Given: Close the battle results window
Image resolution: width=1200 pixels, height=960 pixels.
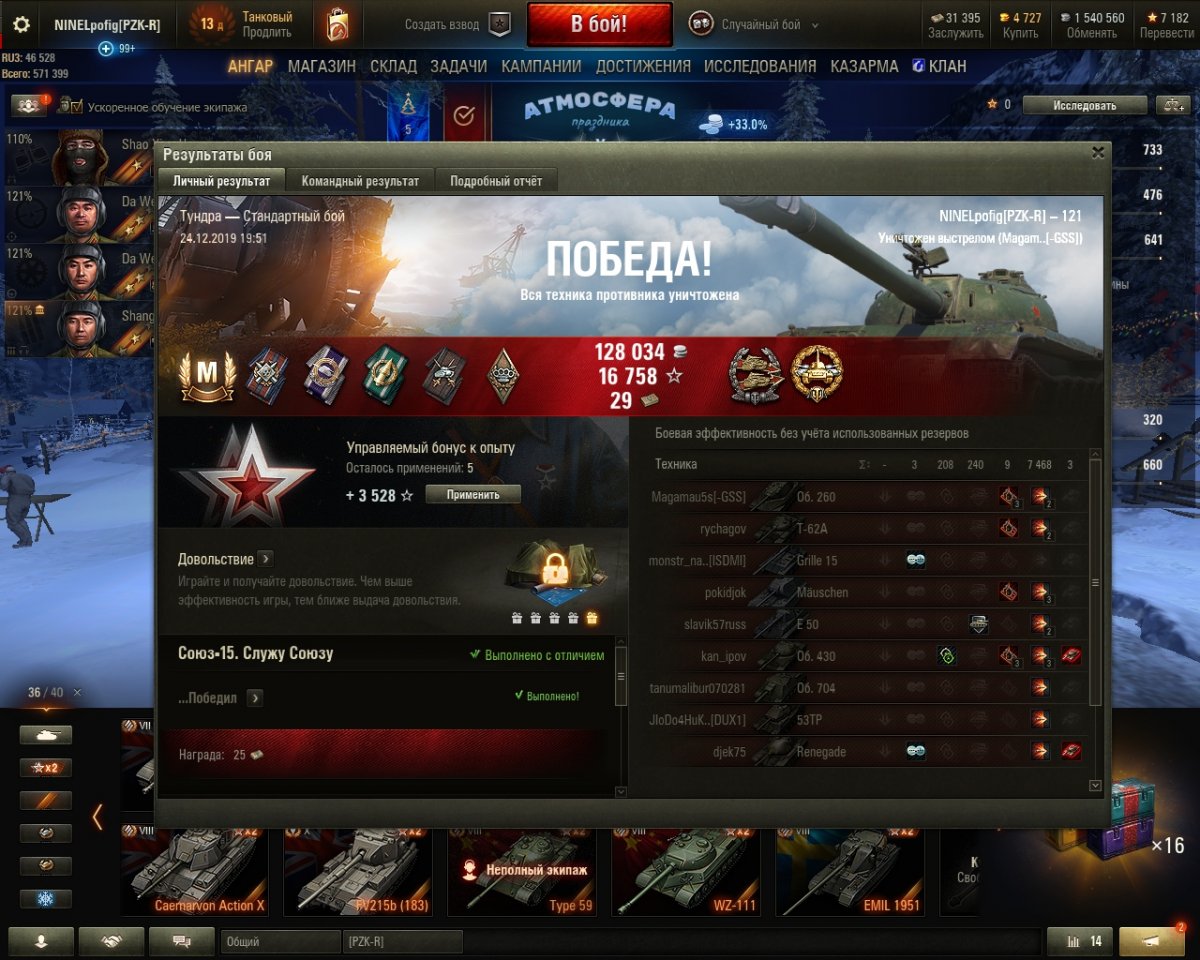Looking at the screenshot, I should coord(1098,153).
